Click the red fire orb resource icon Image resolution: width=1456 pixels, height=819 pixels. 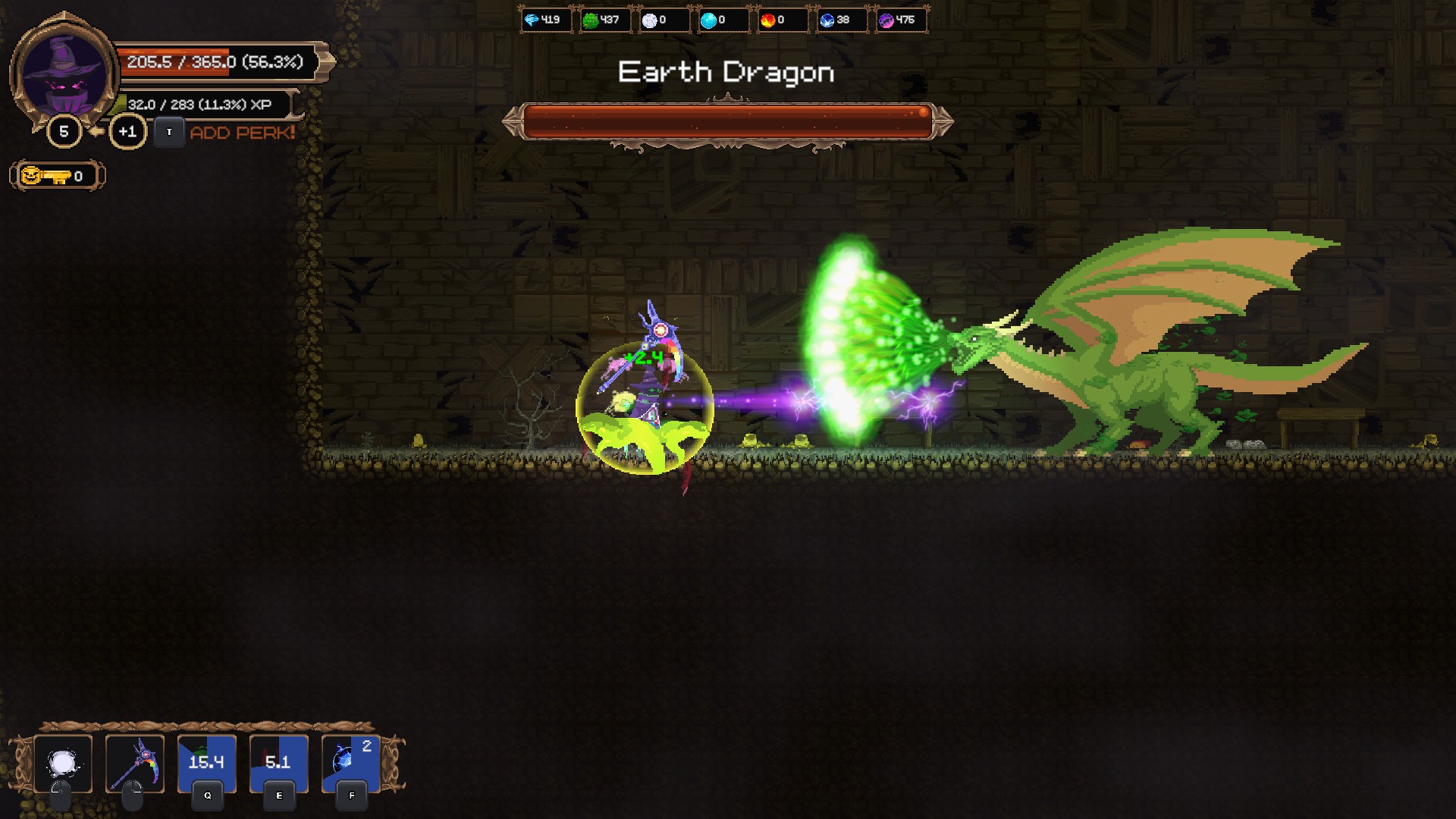(767, 20)
